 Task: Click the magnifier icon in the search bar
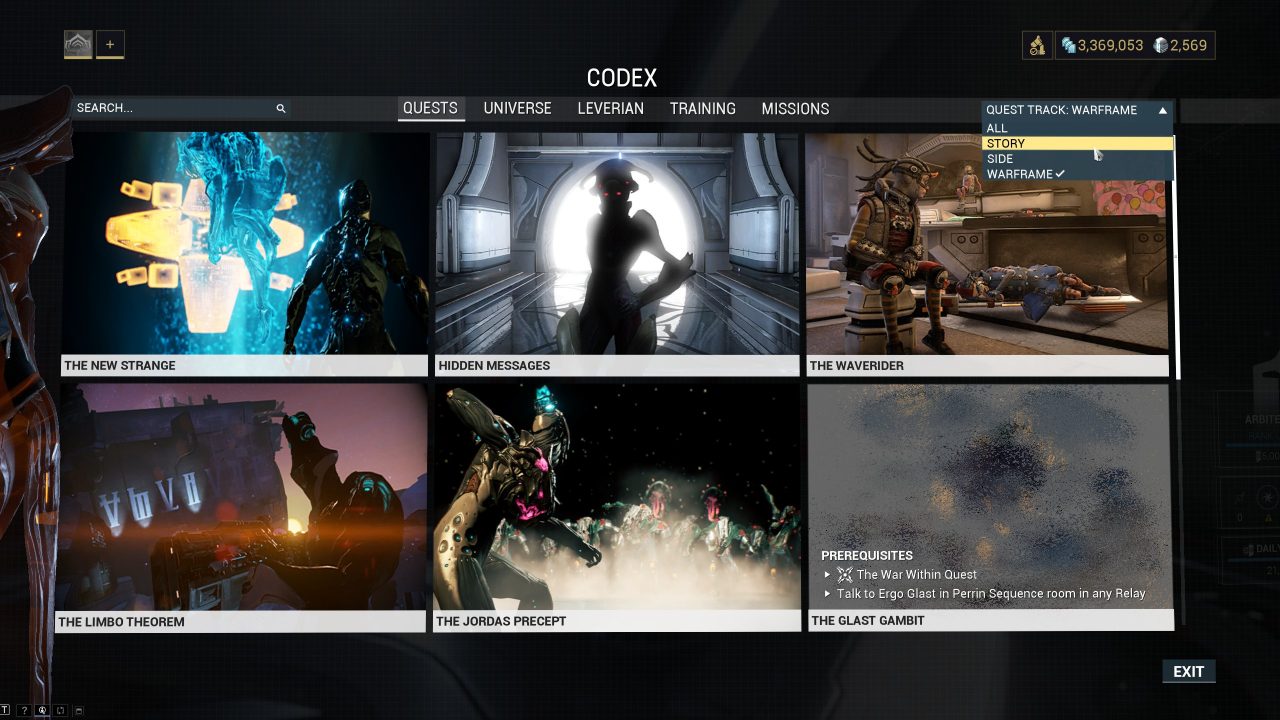coord(281,107)
